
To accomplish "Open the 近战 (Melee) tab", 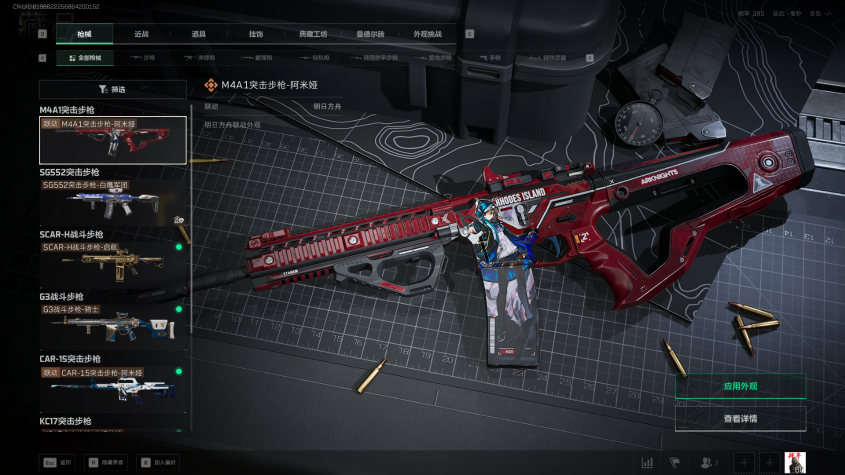I will click(x=141, y=33).
